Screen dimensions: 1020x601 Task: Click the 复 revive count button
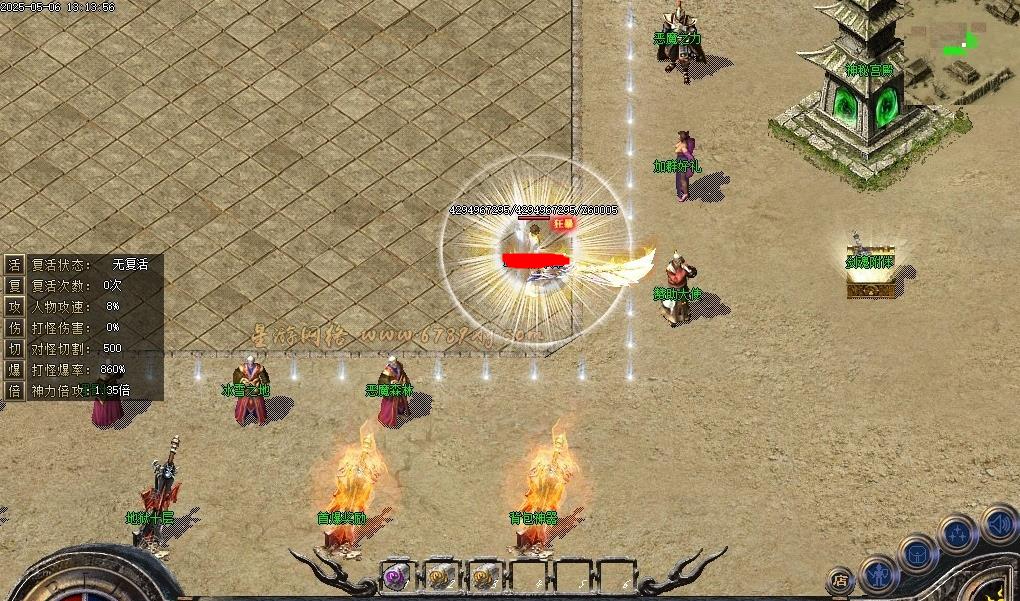[14, 285]
